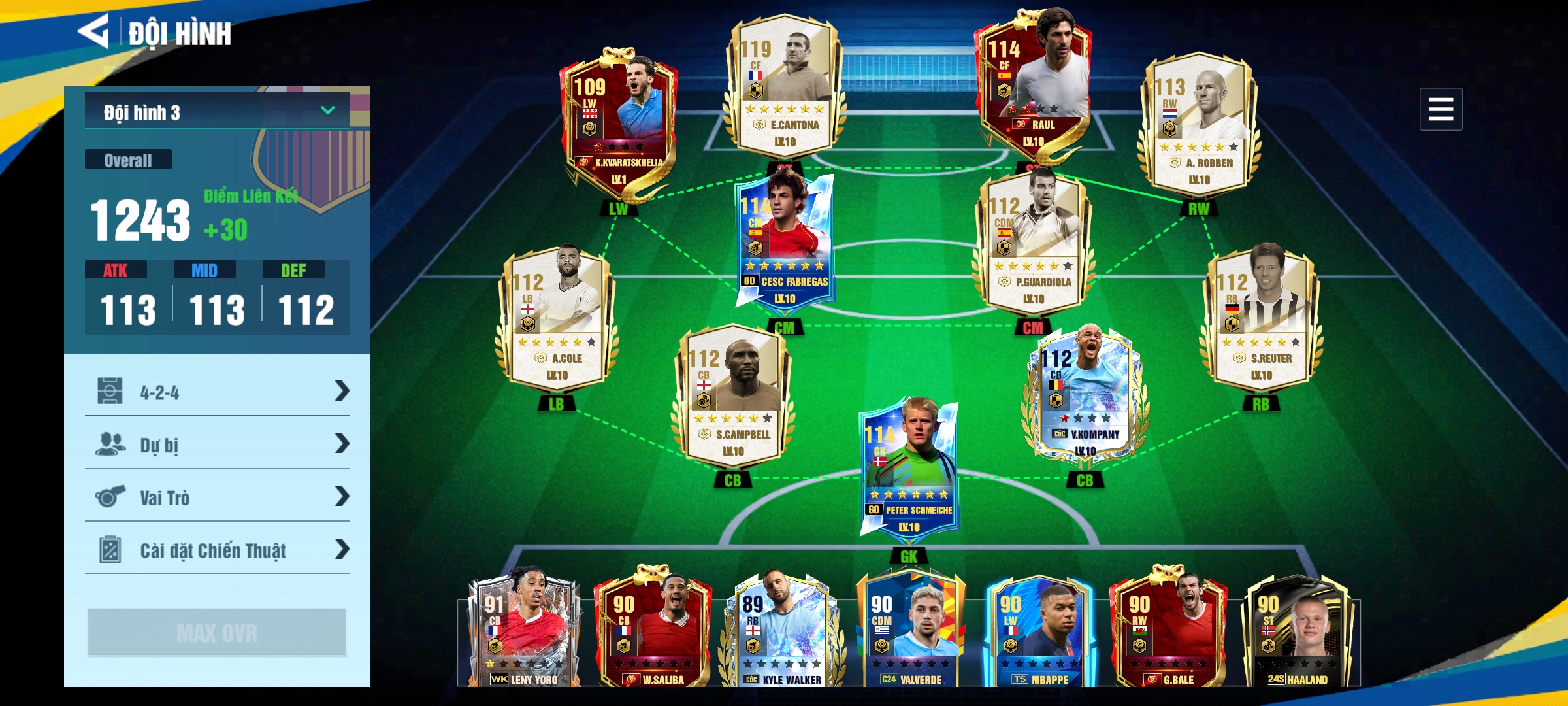Select the Peter Schmeichel goalkeeper card

tap(909, 471)
